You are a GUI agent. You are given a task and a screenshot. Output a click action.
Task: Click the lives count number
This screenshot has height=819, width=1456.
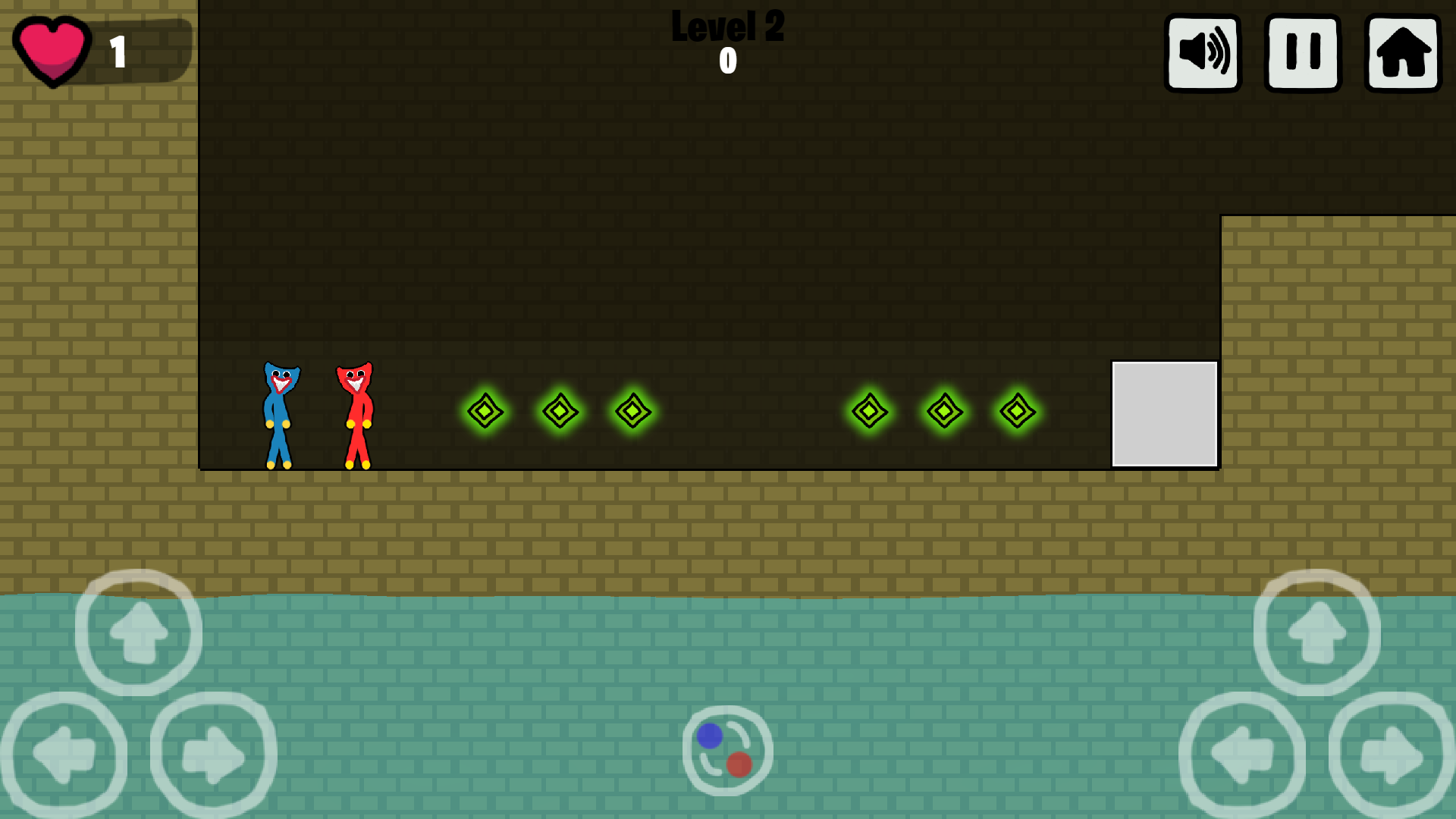pos(118,52)
